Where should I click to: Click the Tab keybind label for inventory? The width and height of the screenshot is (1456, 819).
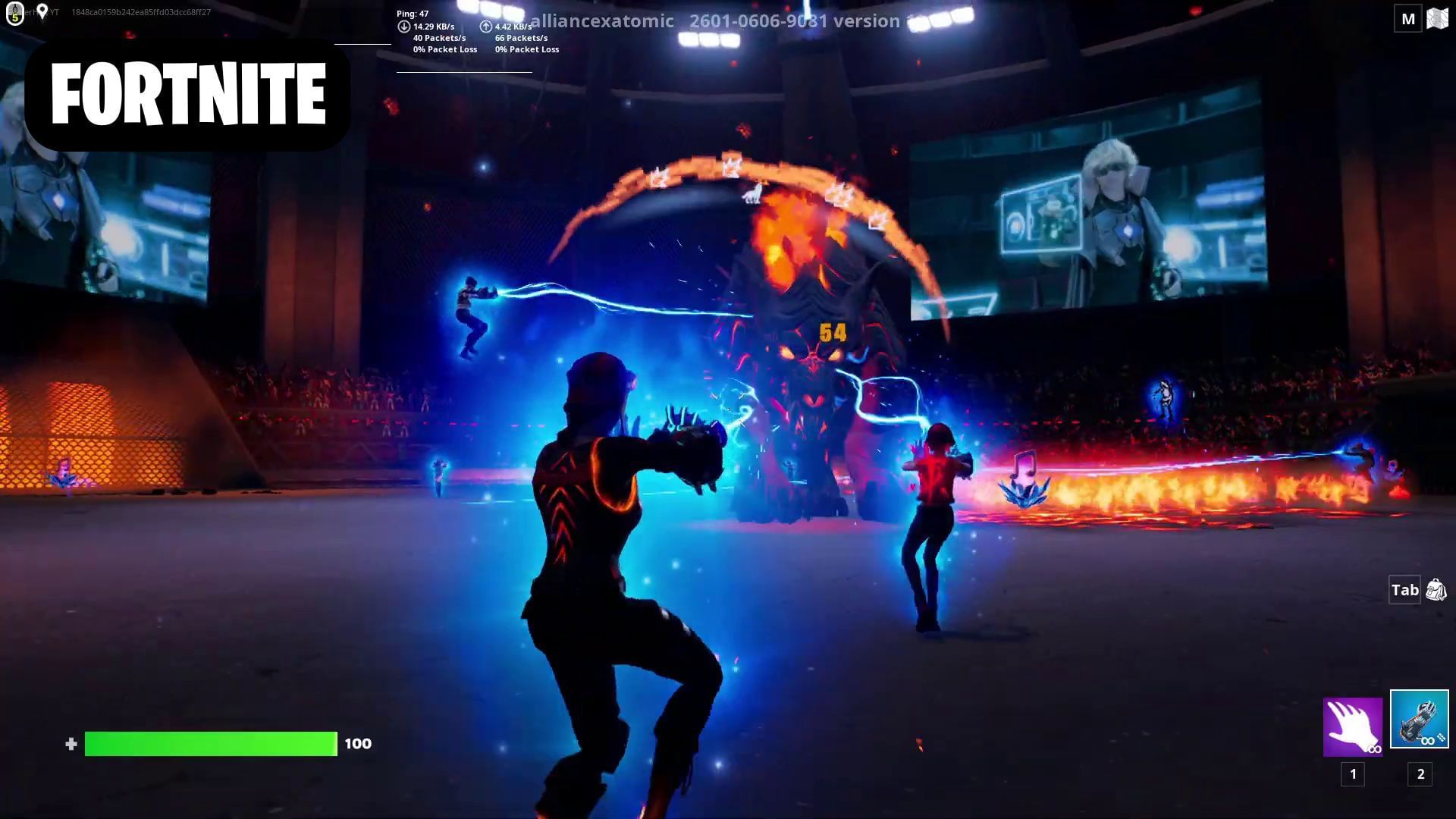point(1404,589)
